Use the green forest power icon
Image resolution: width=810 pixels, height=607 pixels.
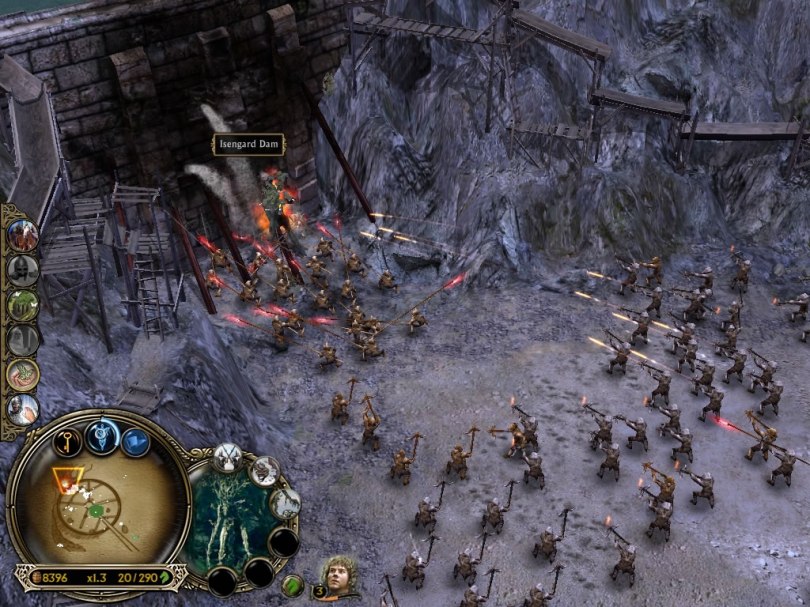click(x=22, y=304)
